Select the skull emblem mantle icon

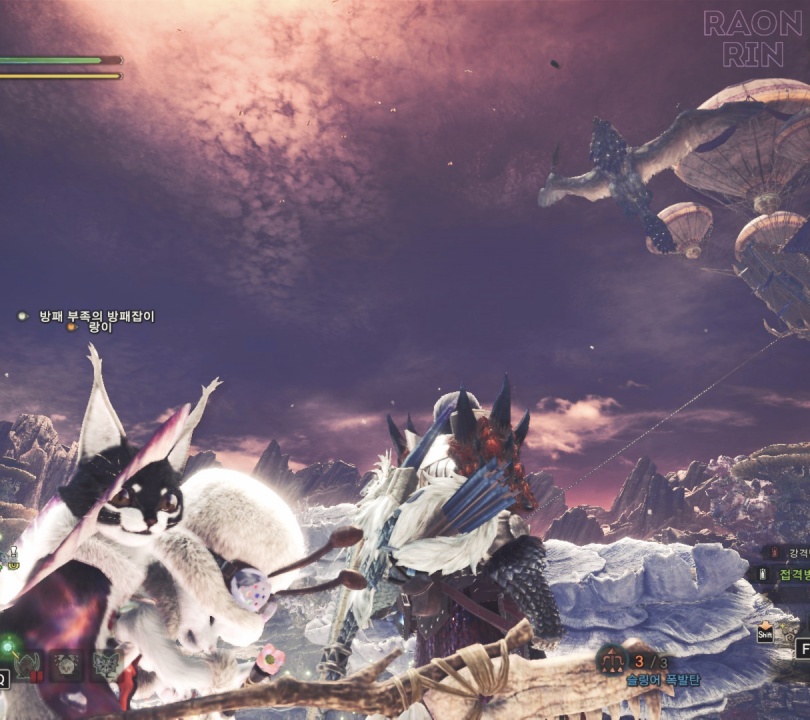coord(67,664)
